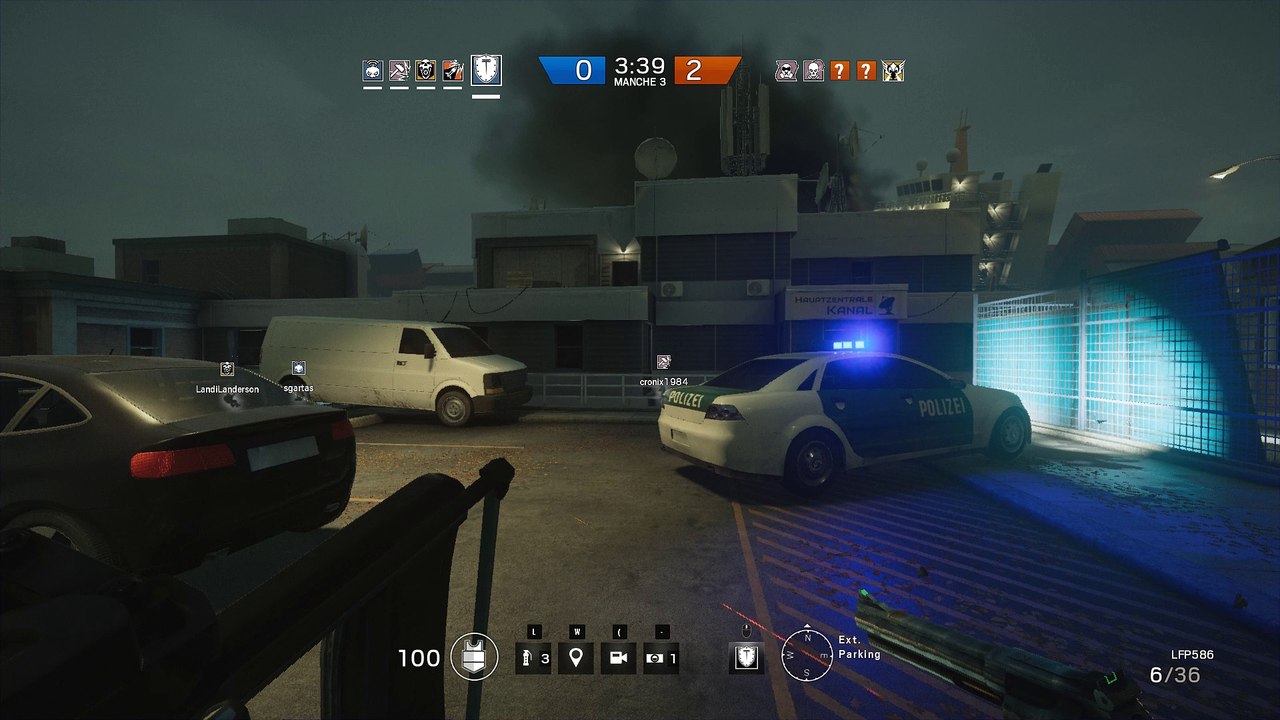Select the jammer operator icon on blue team
The image size is (1280, 720).
click(373, 70)
